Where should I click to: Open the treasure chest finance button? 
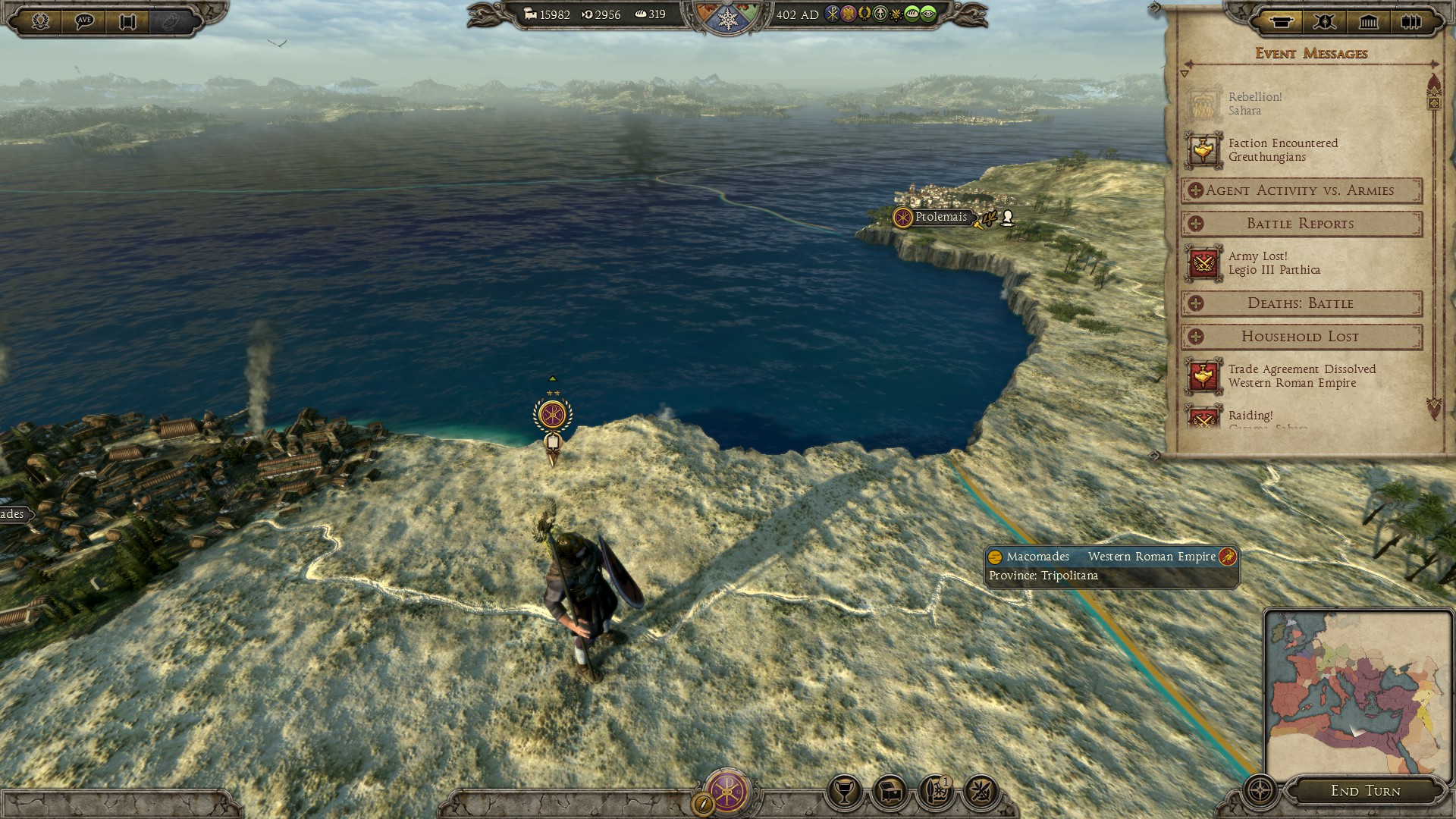890,792
